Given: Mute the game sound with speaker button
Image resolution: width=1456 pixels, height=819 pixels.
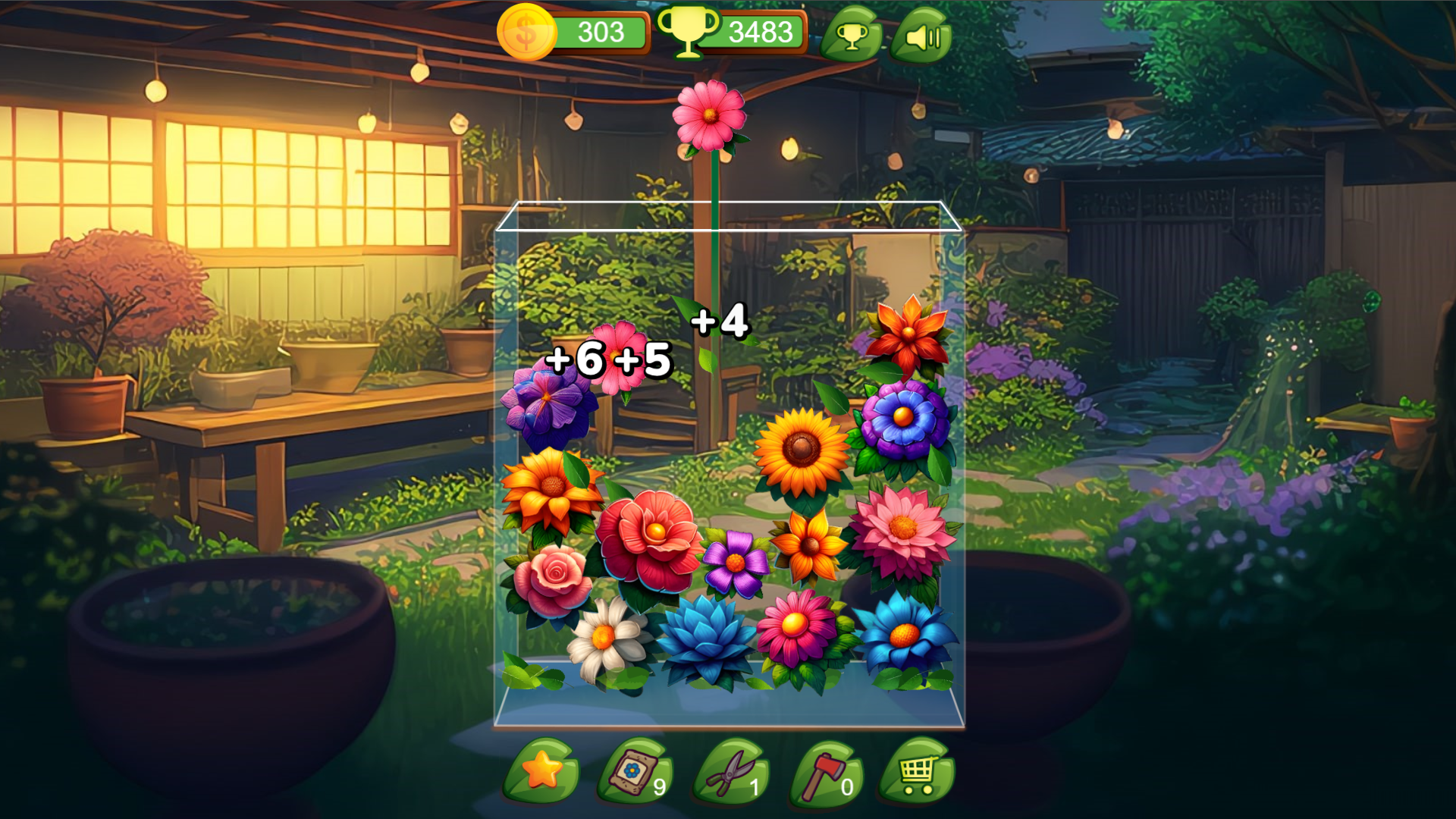Looking at the screenshot, I should click(922, 34).
